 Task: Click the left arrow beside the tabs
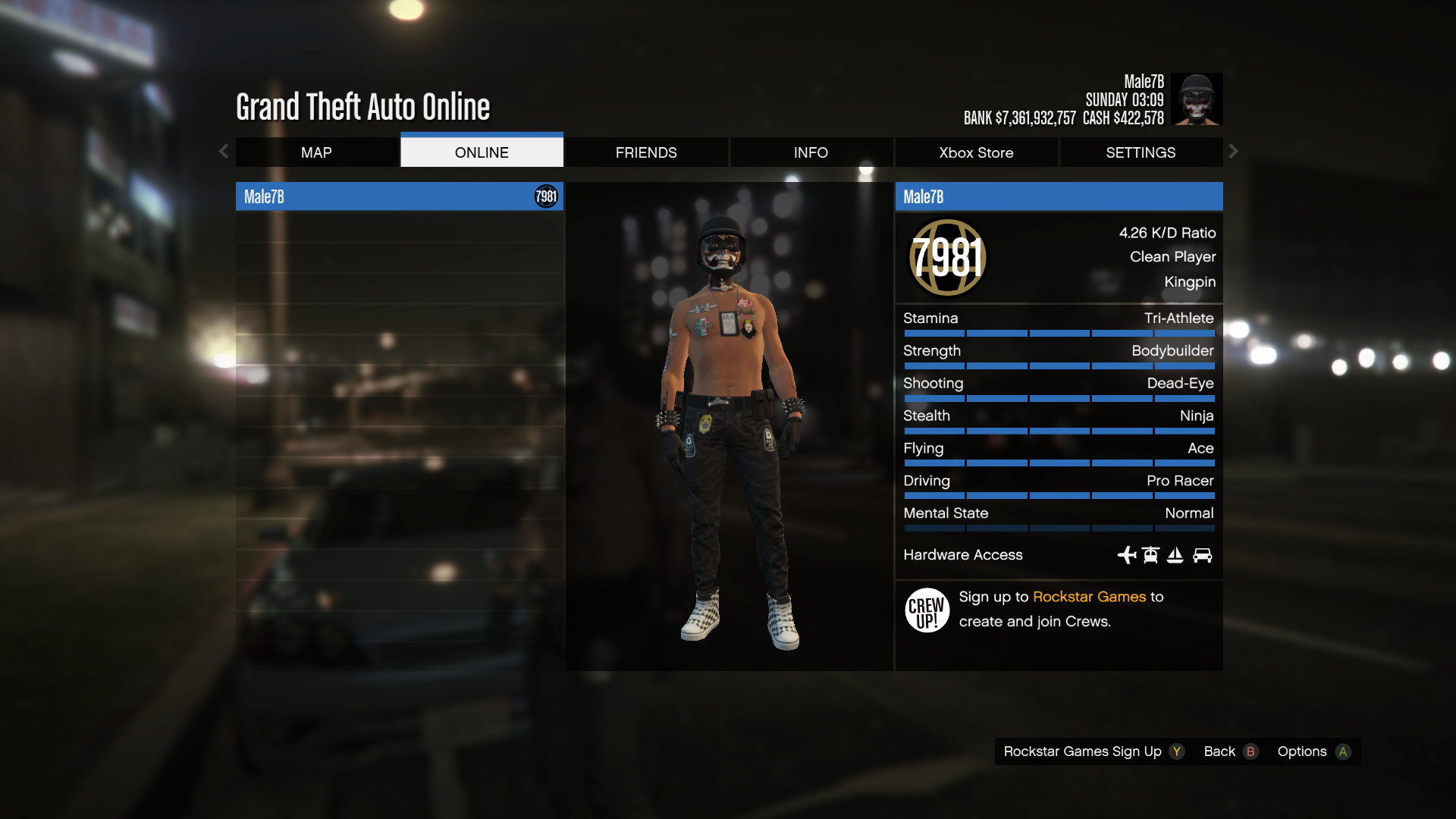click(x=224, y=152)
